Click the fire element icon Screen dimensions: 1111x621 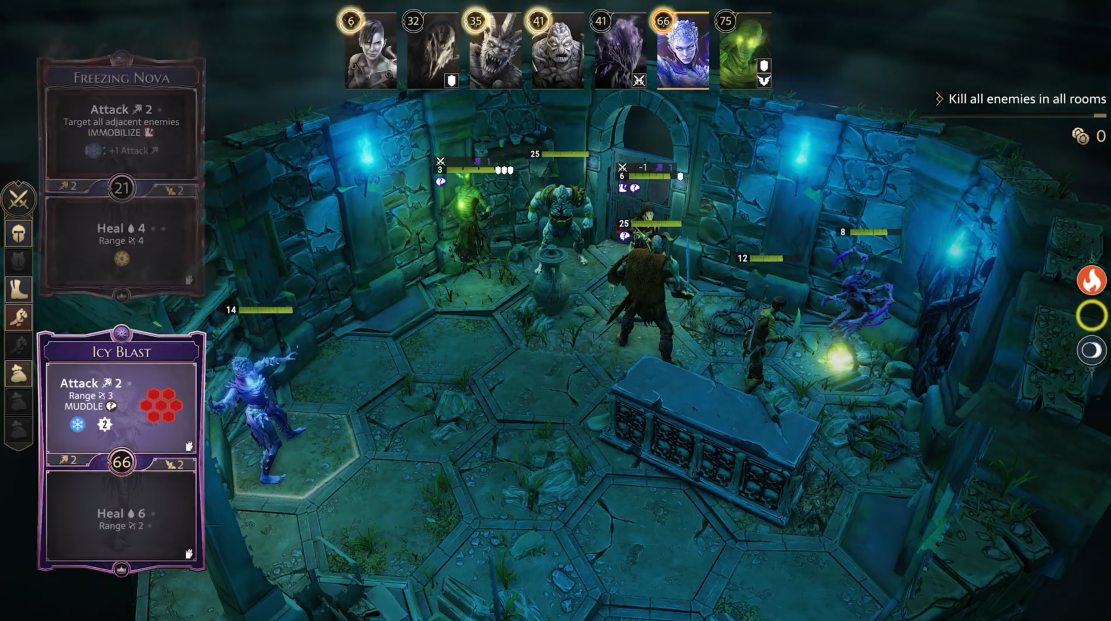pyautogui.click(x=1091, y=280)
